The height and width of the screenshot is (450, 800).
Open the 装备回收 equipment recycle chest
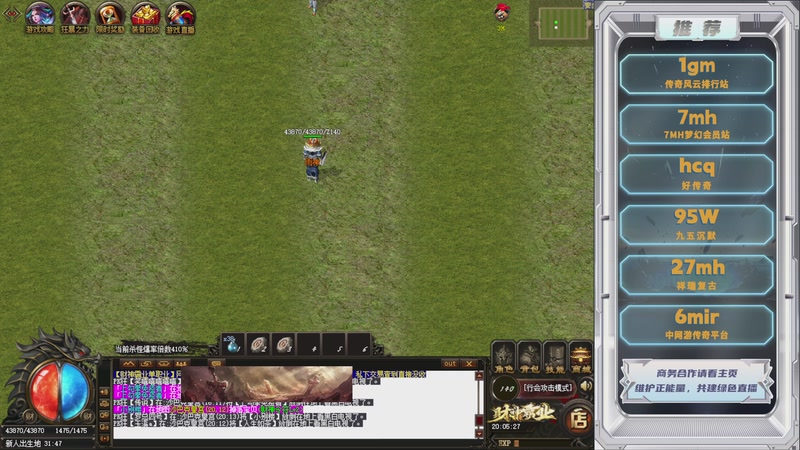click(x=145, y=14)
